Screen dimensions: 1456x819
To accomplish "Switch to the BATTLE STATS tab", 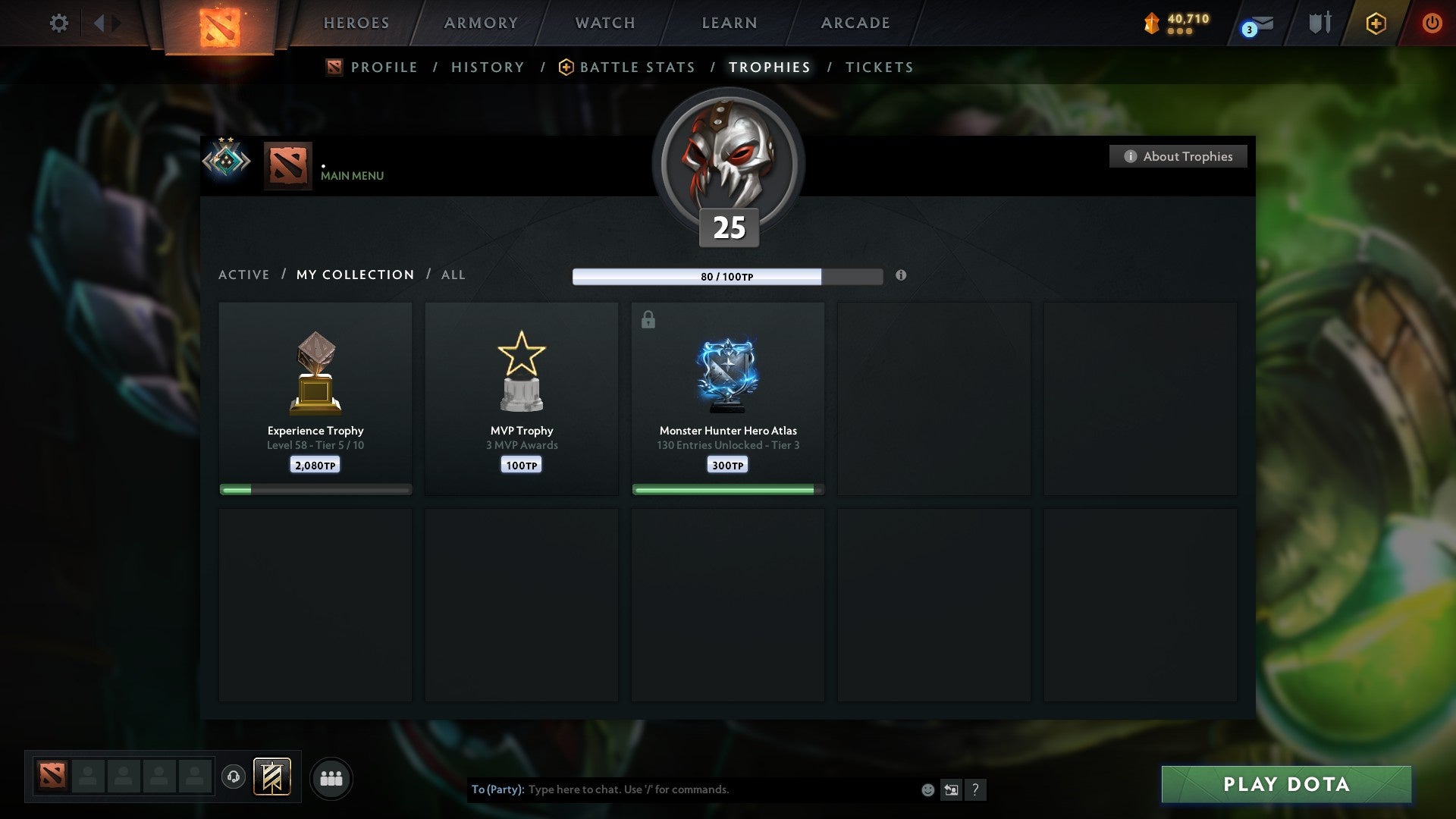I will (x=637, y=67).
